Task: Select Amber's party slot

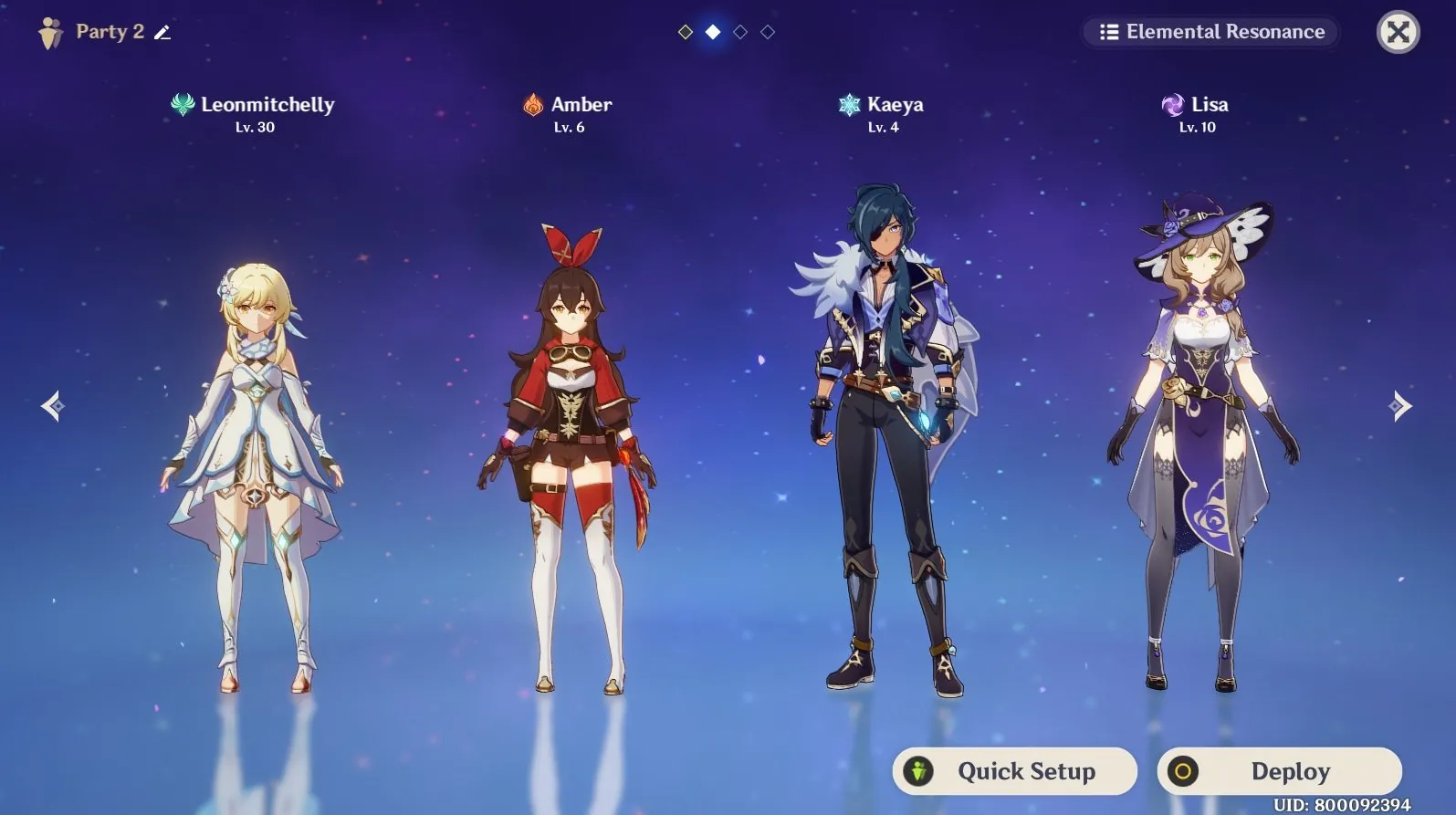Action: click(568, 456)
